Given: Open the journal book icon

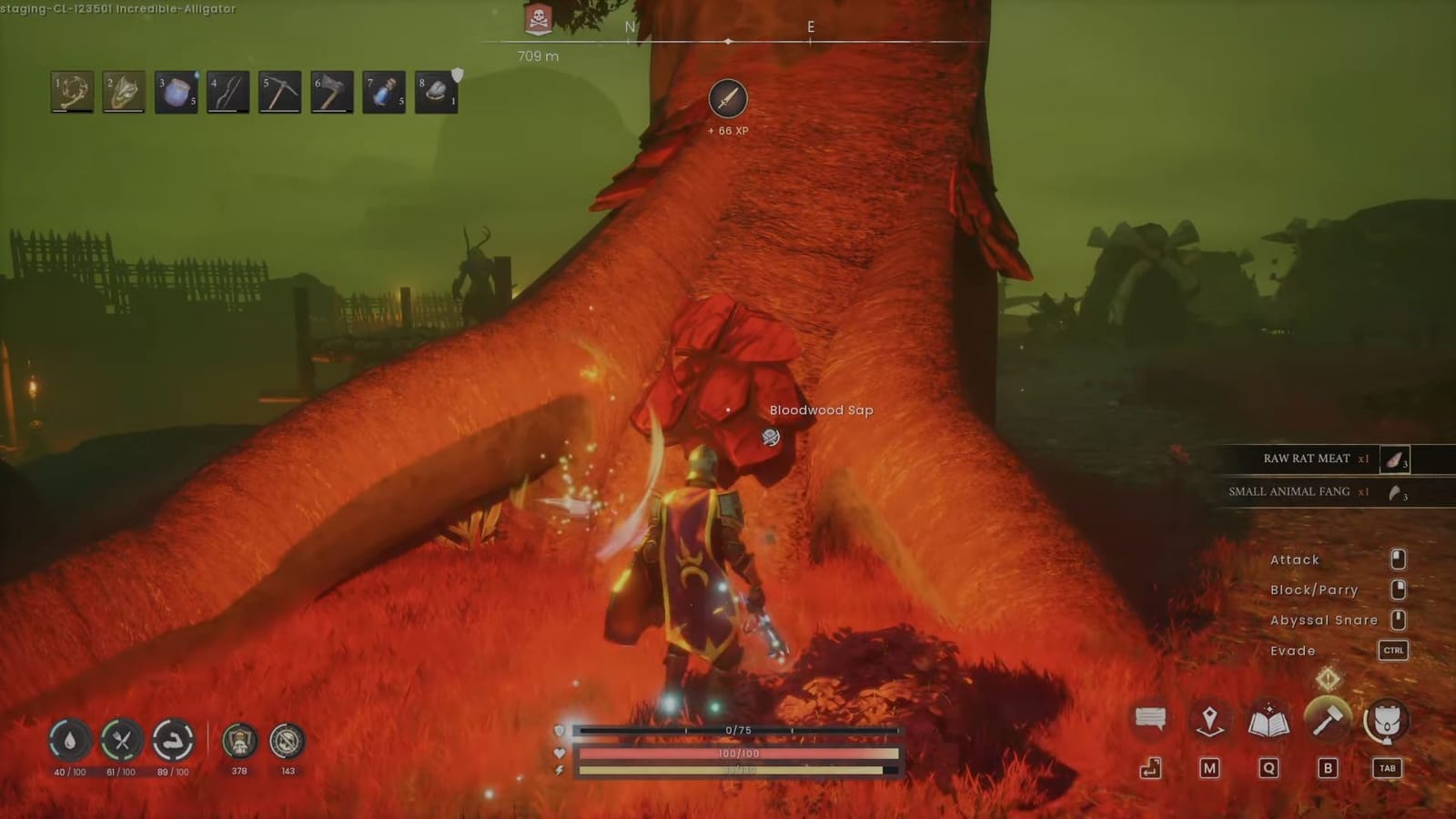Looking at the screenshot, I should [1270, 719].
